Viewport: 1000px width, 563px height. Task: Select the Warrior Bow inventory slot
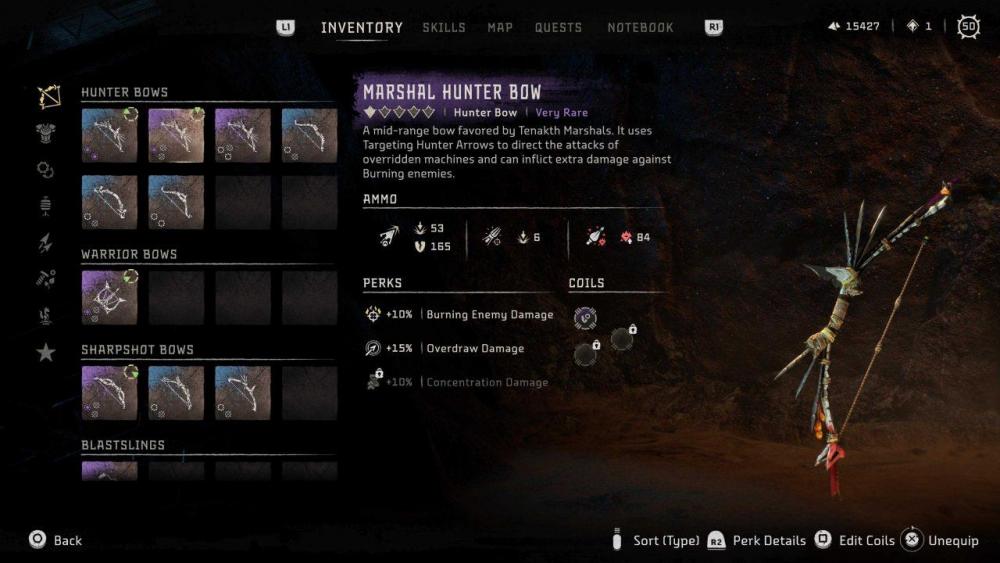coord(109,297)
